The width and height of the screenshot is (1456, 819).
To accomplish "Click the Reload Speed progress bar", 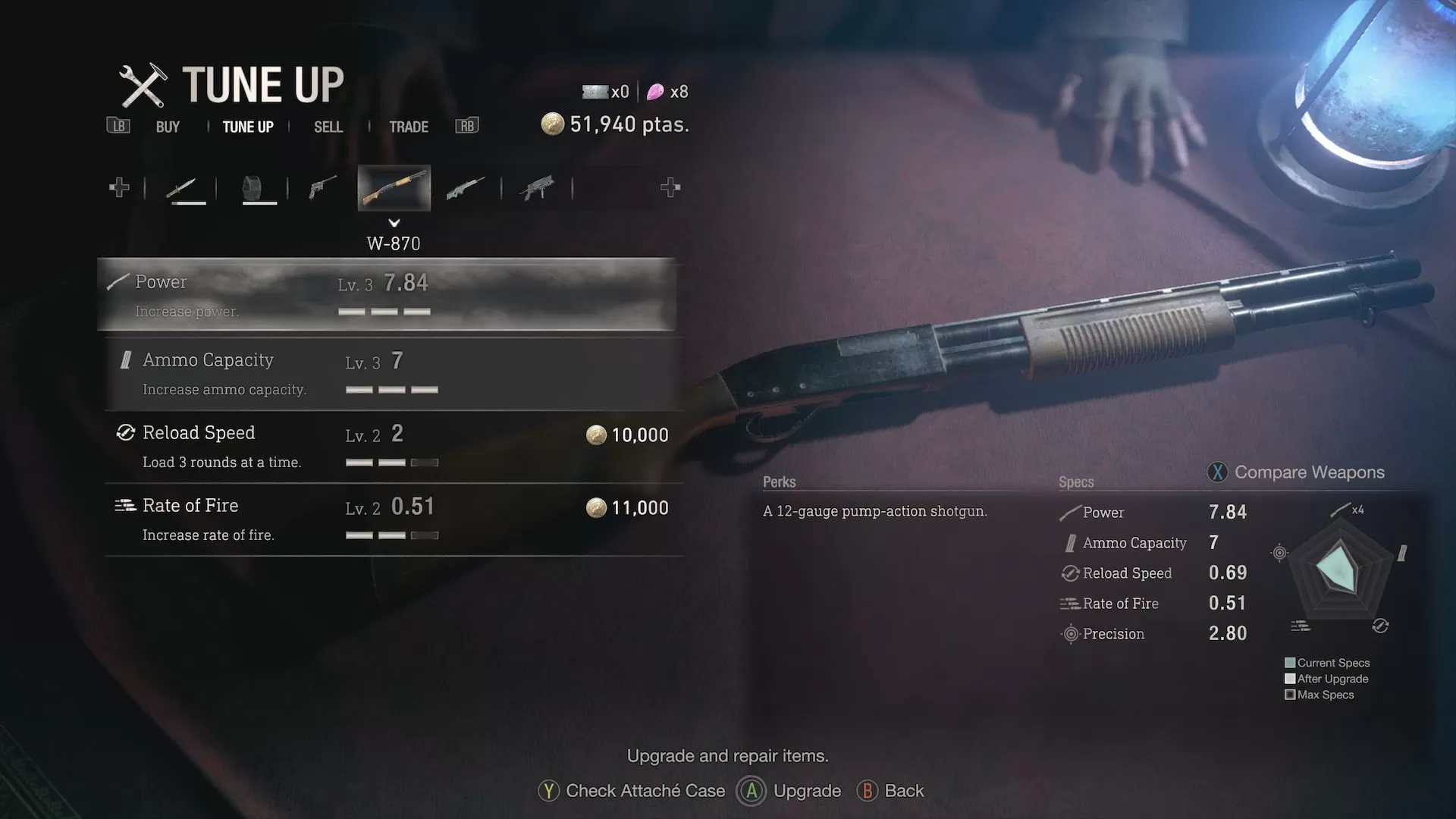I will tap(392, 462).
